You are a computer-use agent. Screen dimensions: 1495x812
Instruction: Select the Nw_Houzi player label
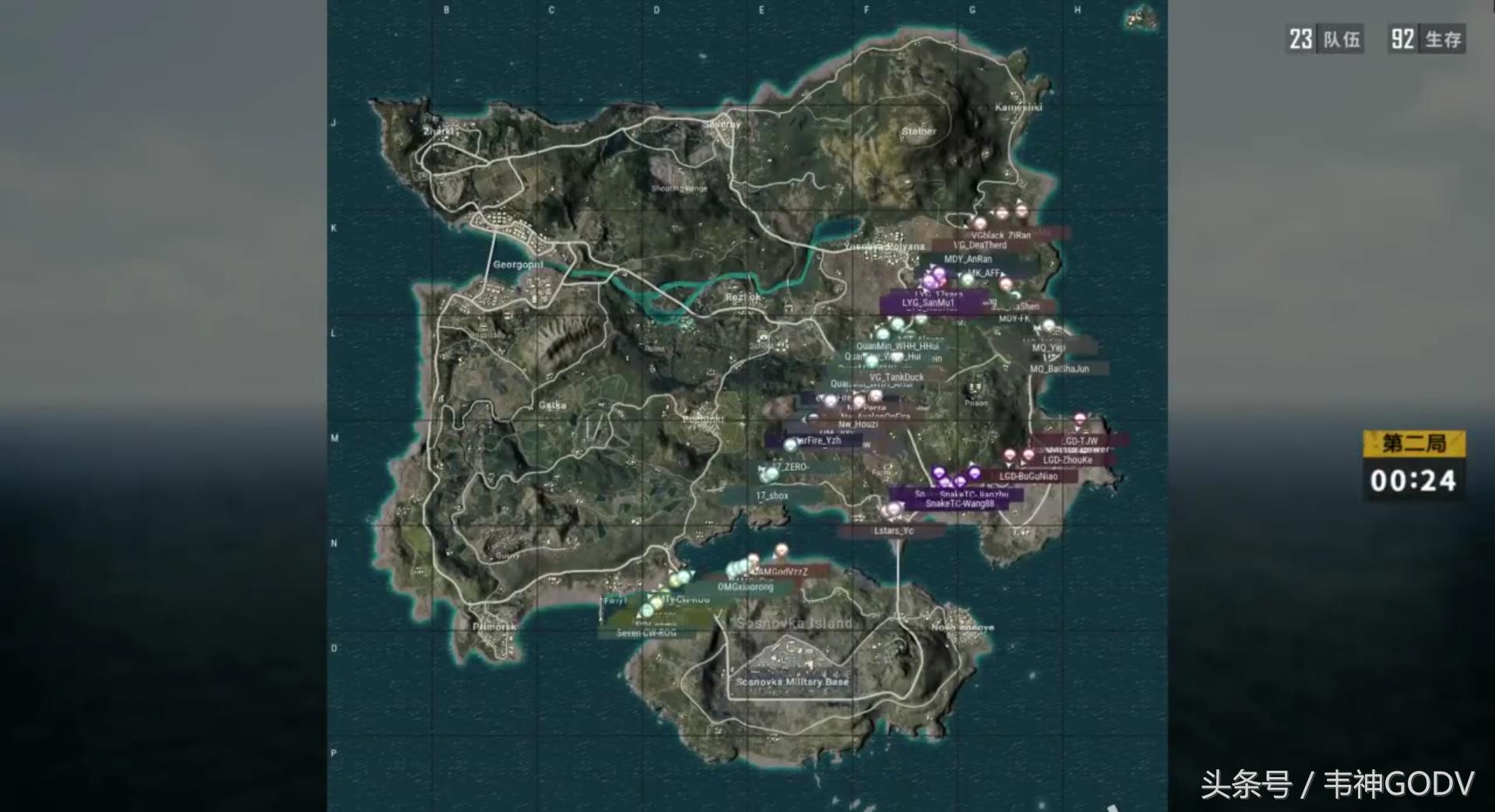tap(858, 425)
